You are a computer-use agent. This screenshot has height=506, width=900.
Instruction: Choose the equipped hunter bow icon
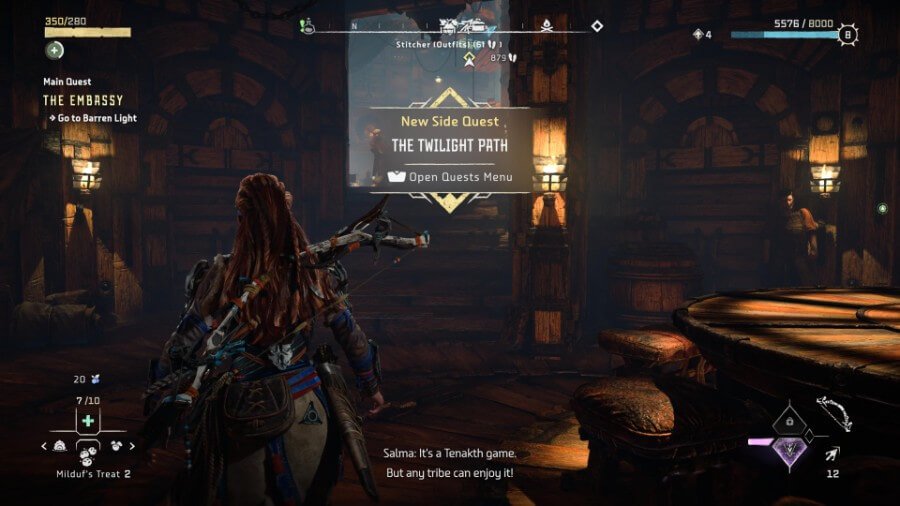pos(832,413)
